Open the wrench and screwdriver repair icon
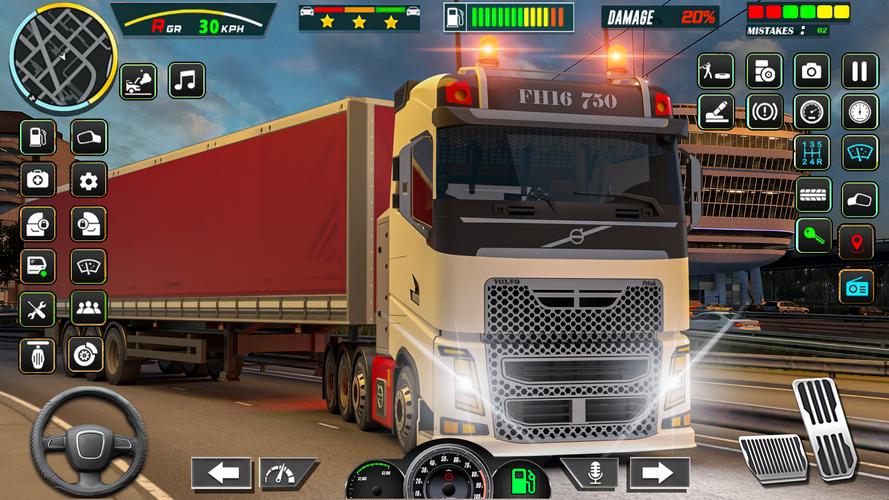The width and height of the screenshot is (889, 500). pos(37,309)
